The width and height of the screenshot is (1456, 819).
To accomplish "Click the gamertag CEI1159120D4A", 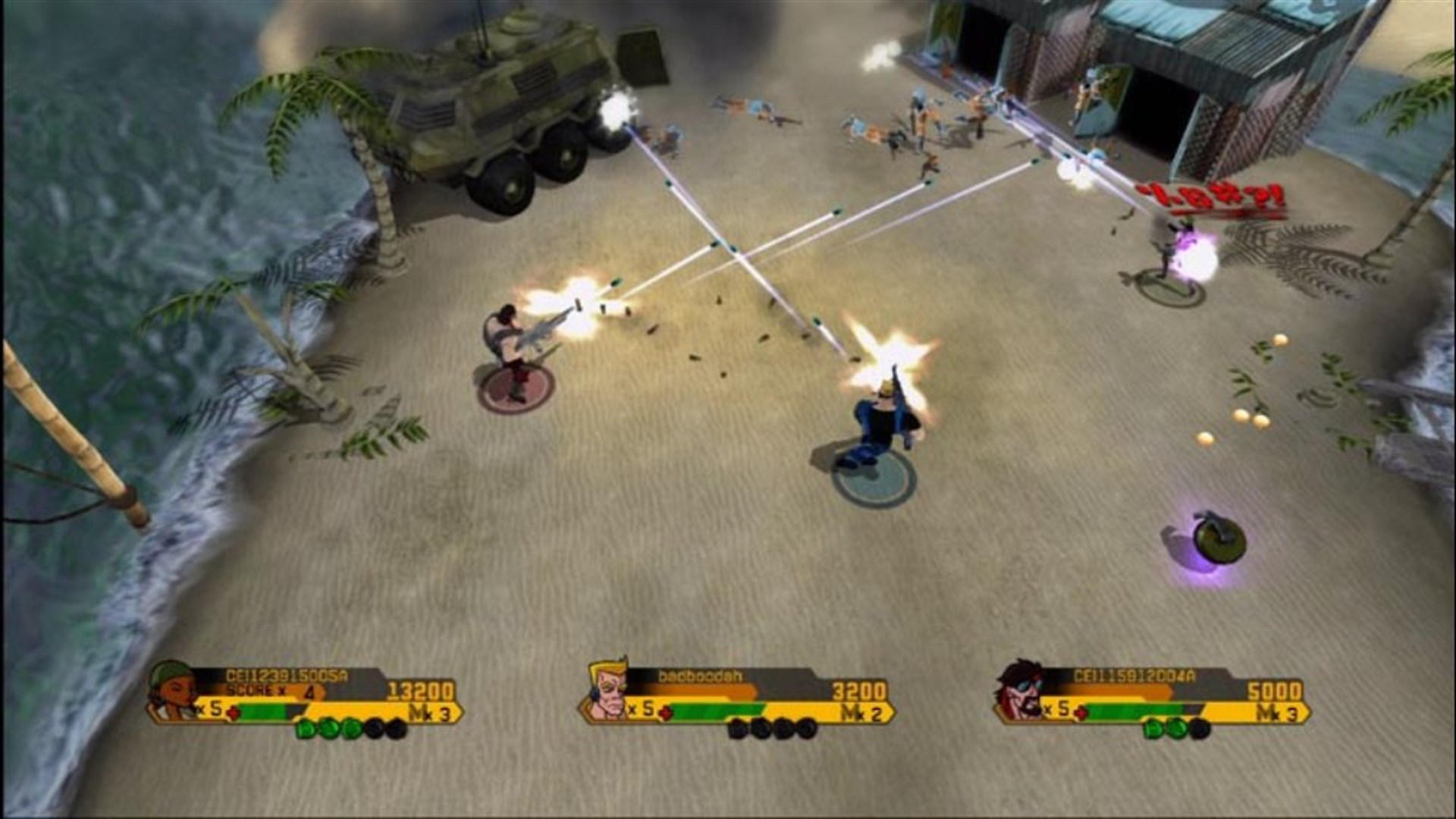I will click(x=1133, y=674).
